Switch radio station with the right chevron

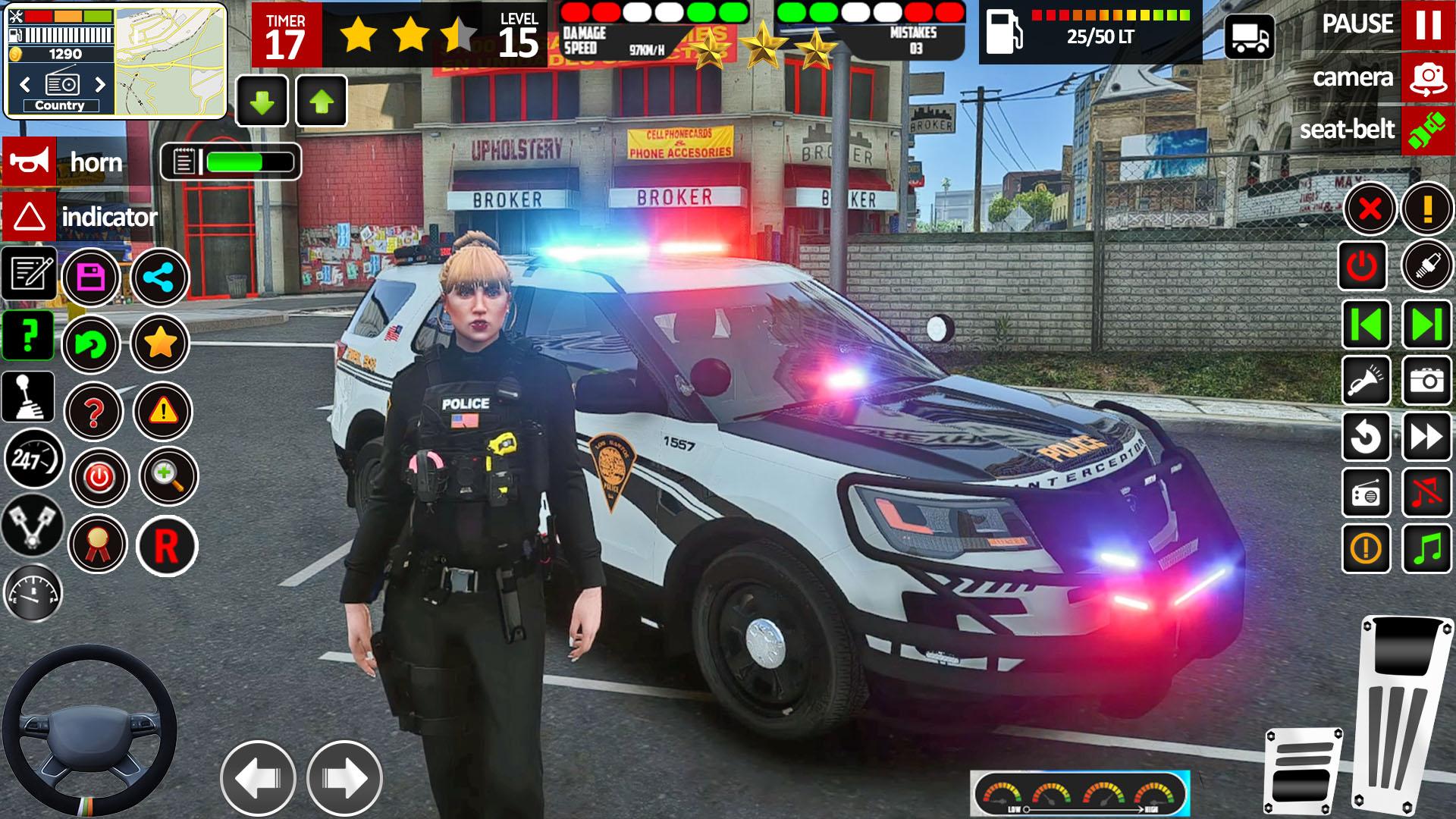click(x=100, y=84)
